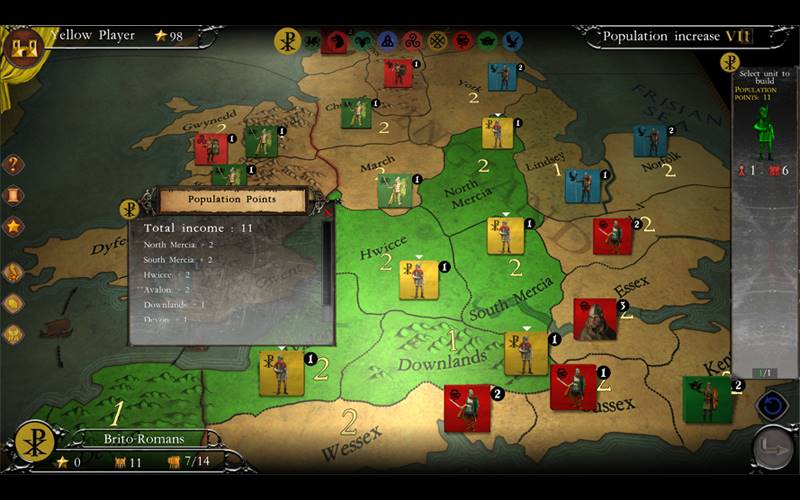Open the scroll icon on left sidebar
This screenshot has height=500, width=800.
(x=14, y=195)
